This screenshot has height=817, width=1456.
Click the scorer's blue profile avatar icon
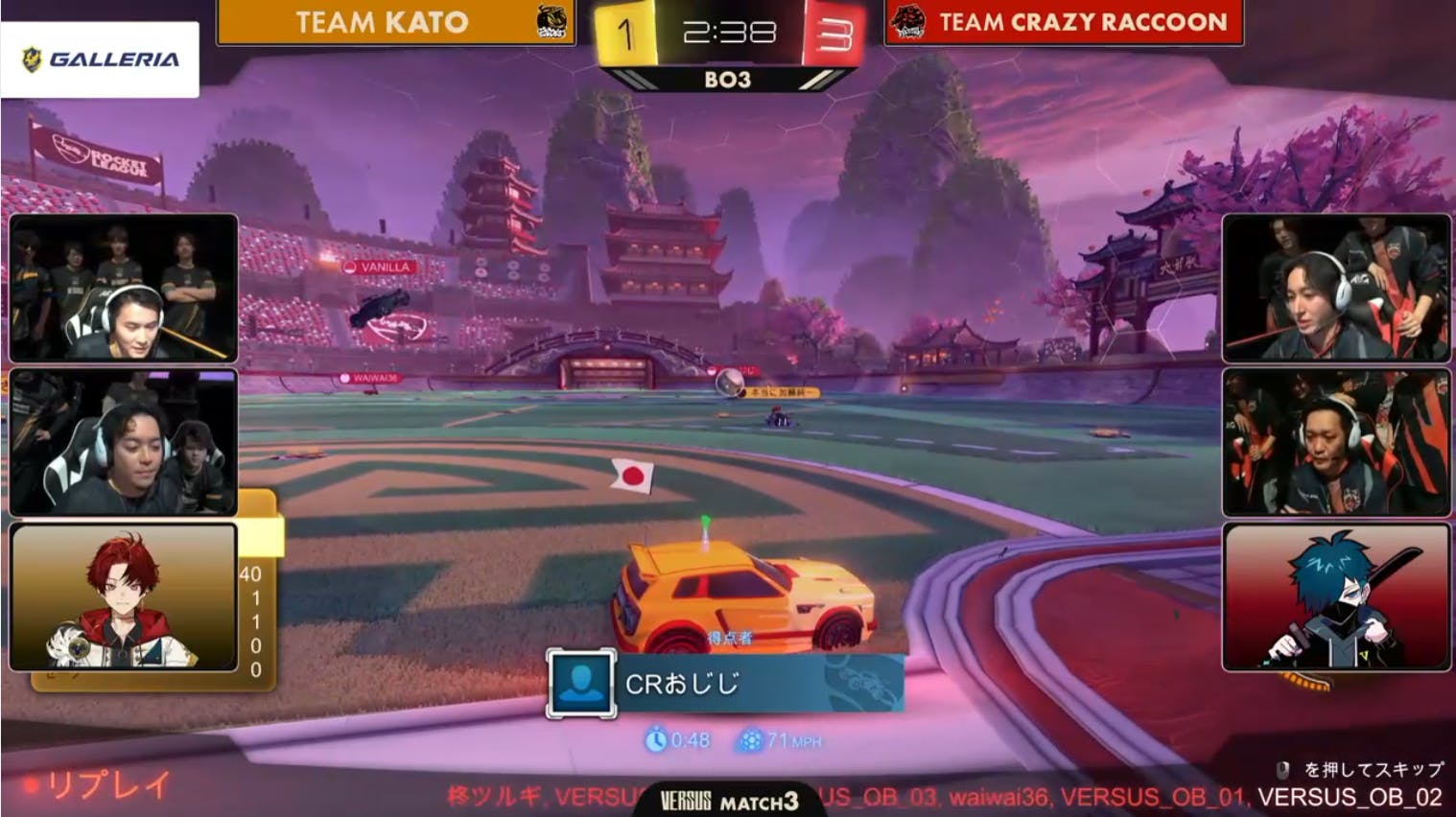[580, 684]
